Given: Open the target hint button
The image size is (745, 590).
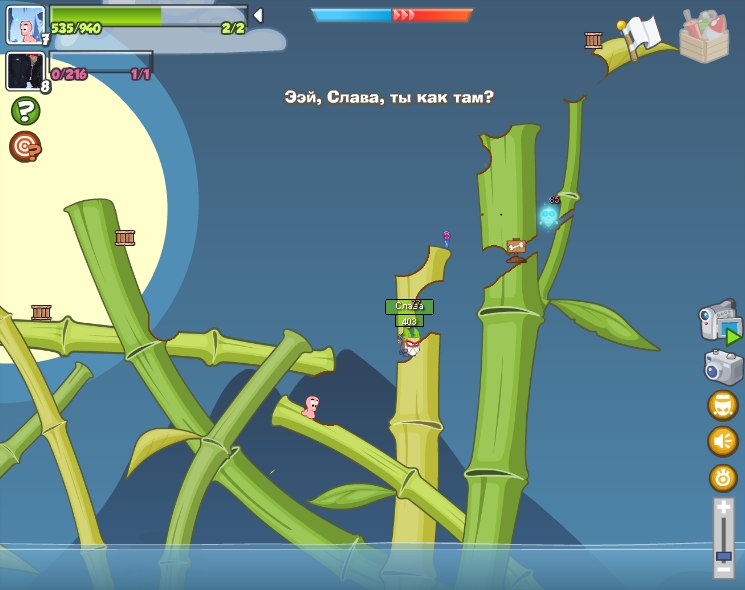Looking at the screenshot, I should pos(25,147).
